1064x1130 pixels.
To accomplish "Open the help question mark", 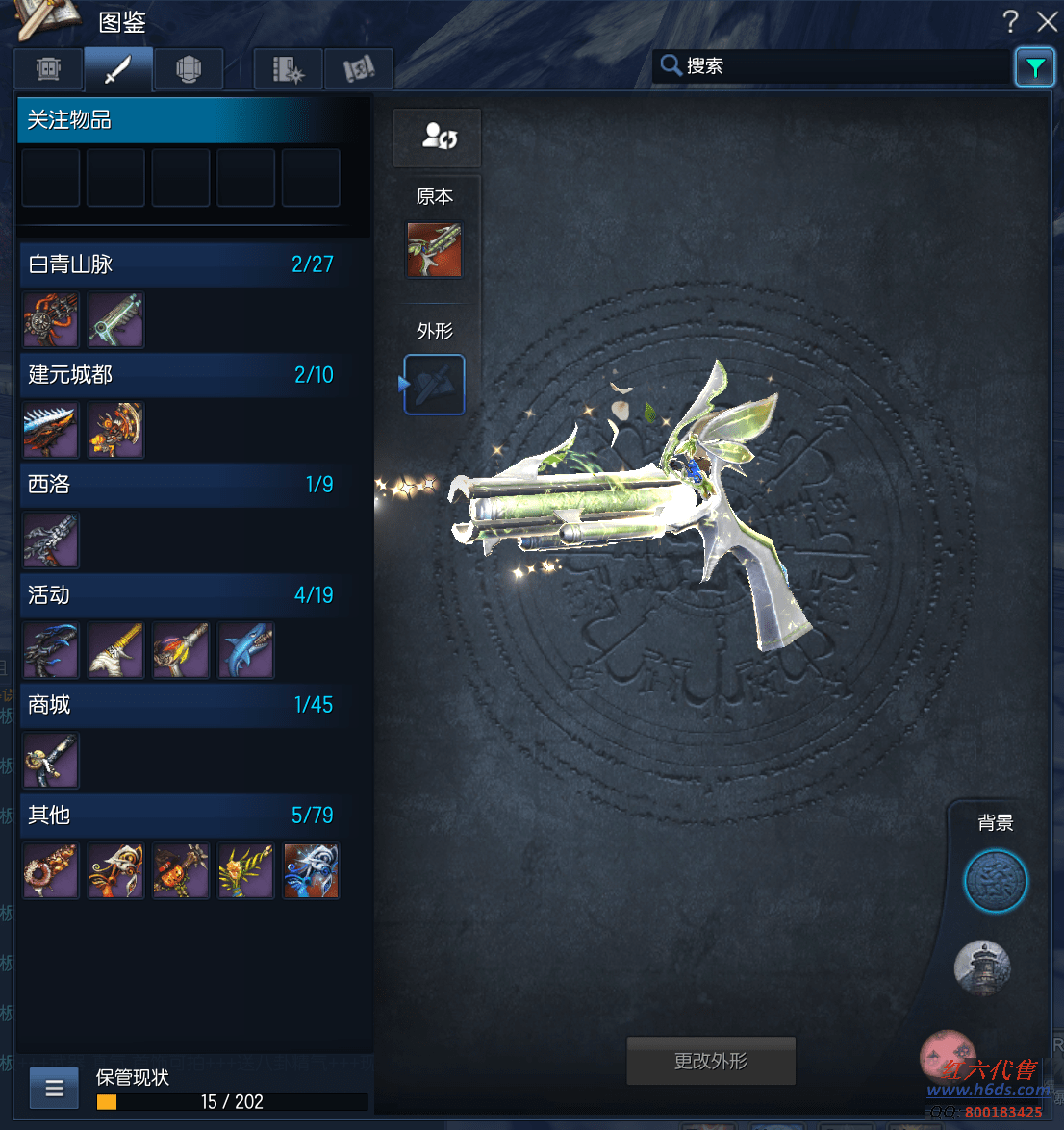I will point(1010,21).
